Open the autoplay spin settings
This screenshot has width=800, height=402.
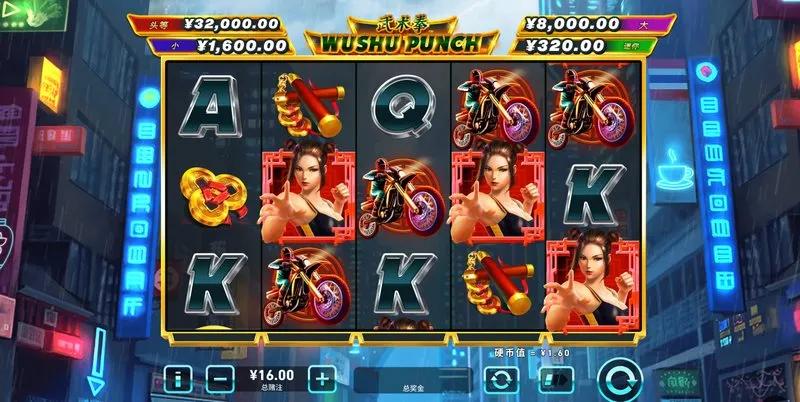500,380
